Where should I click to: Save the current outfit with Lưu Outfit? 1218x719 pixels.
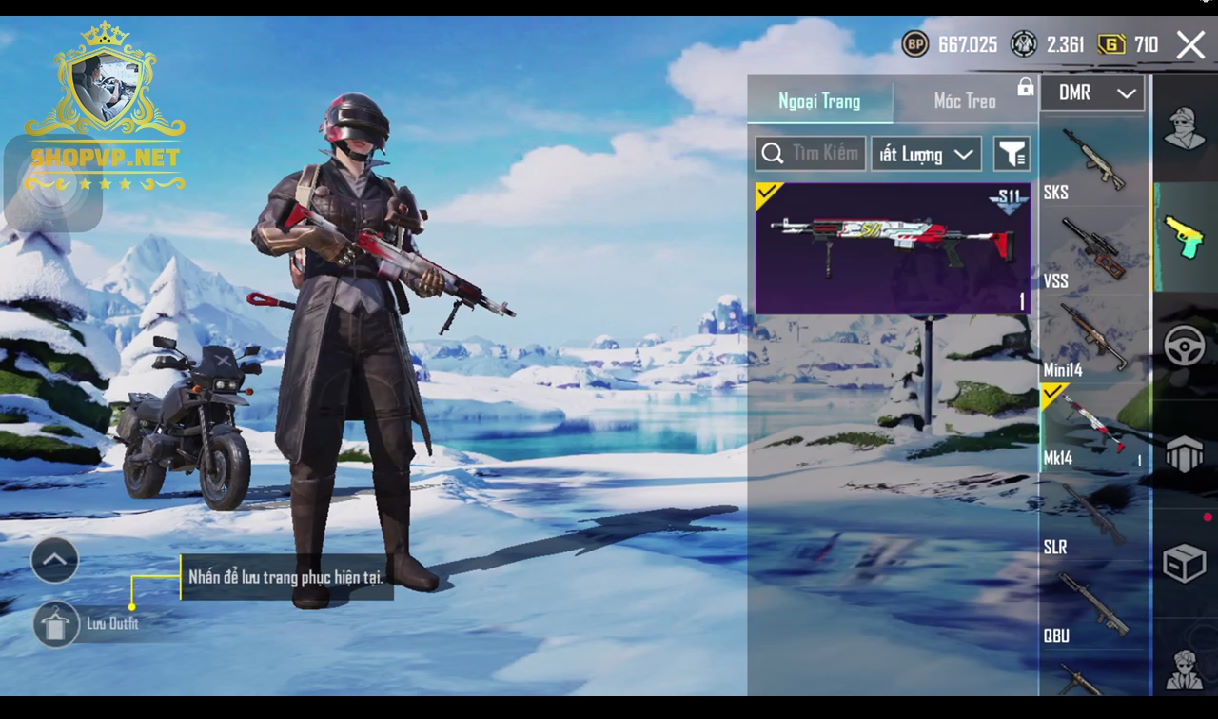click(x=56, y=624)
